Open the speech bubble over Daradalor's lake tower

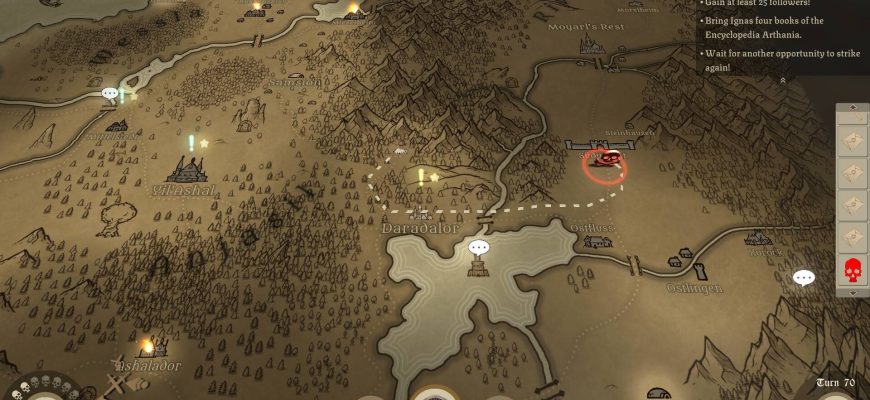tap(479, 247)
